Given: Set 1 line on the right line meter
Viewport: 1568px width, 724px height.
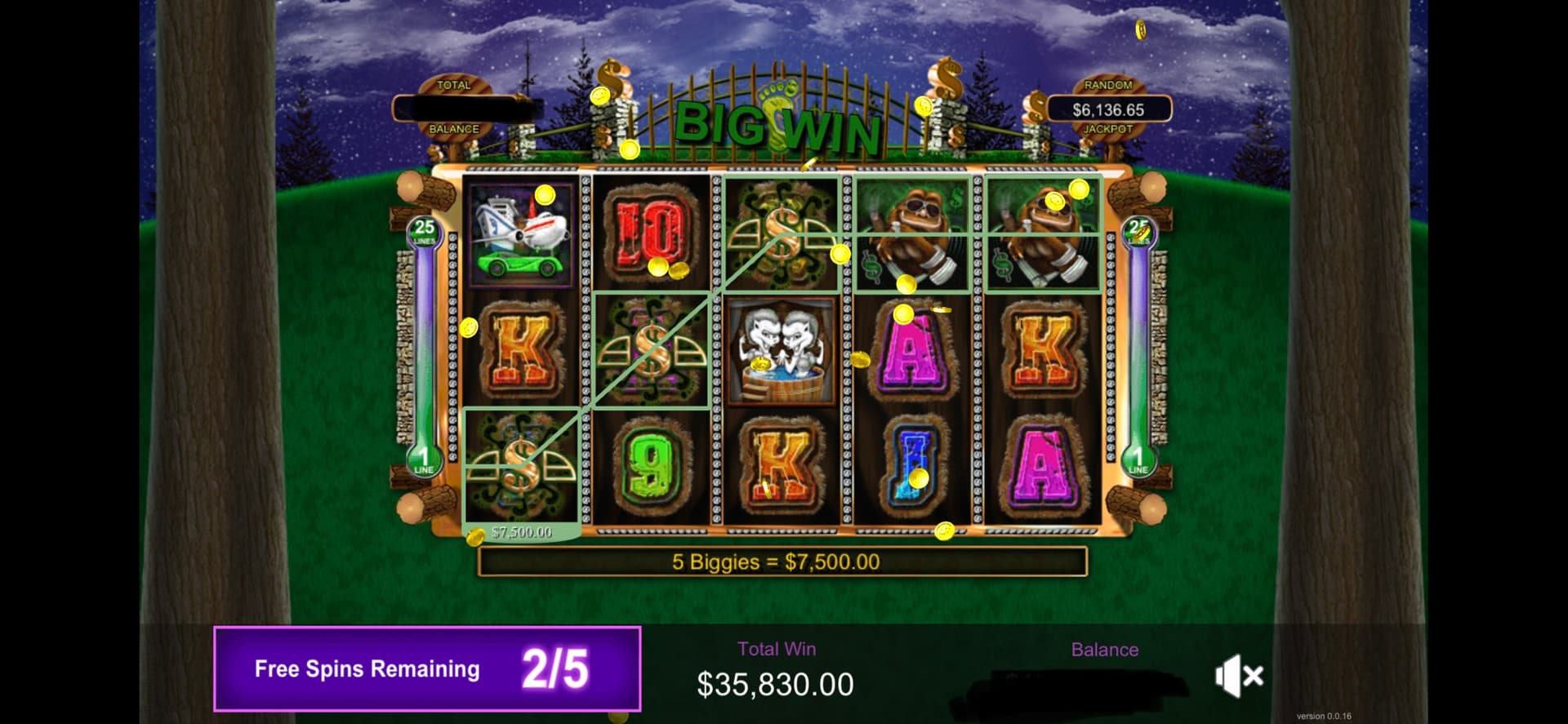Looking at the screenshot, I should pyautogui.click(x=1138, y=461).
